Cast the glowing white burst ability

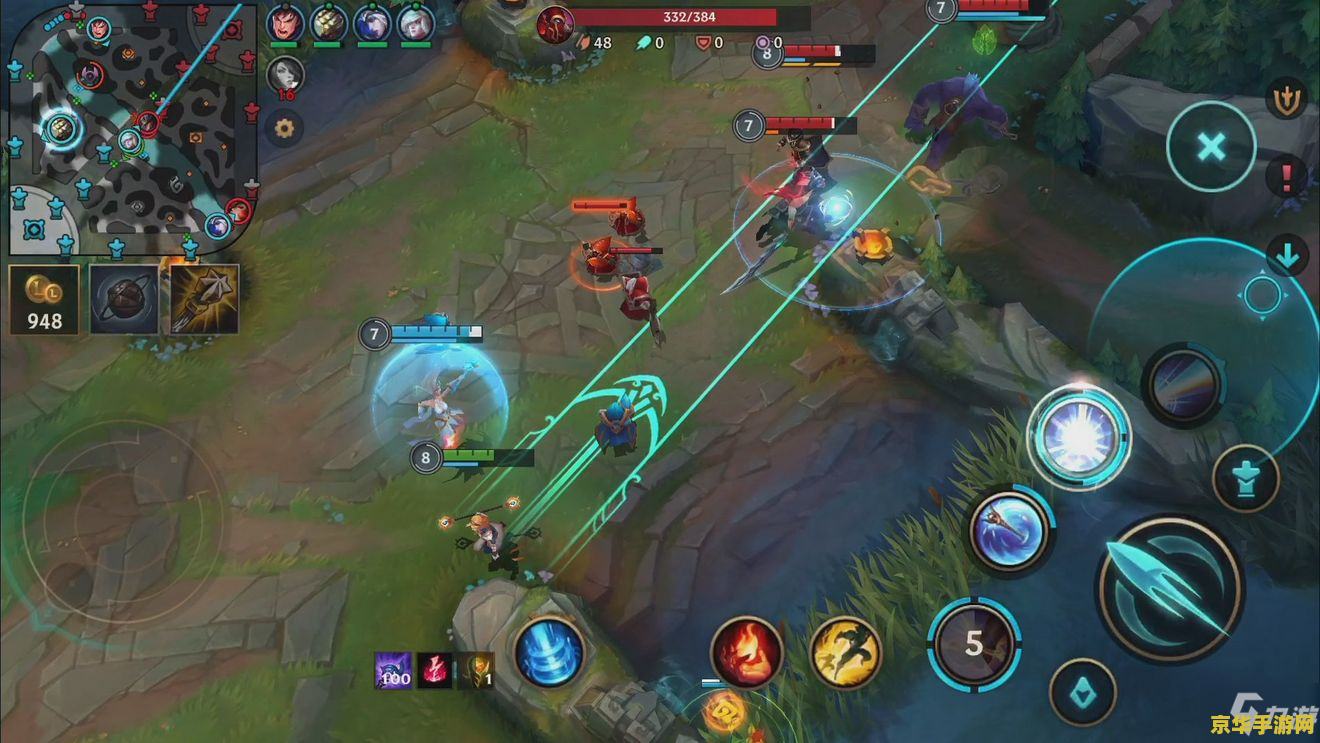(1079, 437)
